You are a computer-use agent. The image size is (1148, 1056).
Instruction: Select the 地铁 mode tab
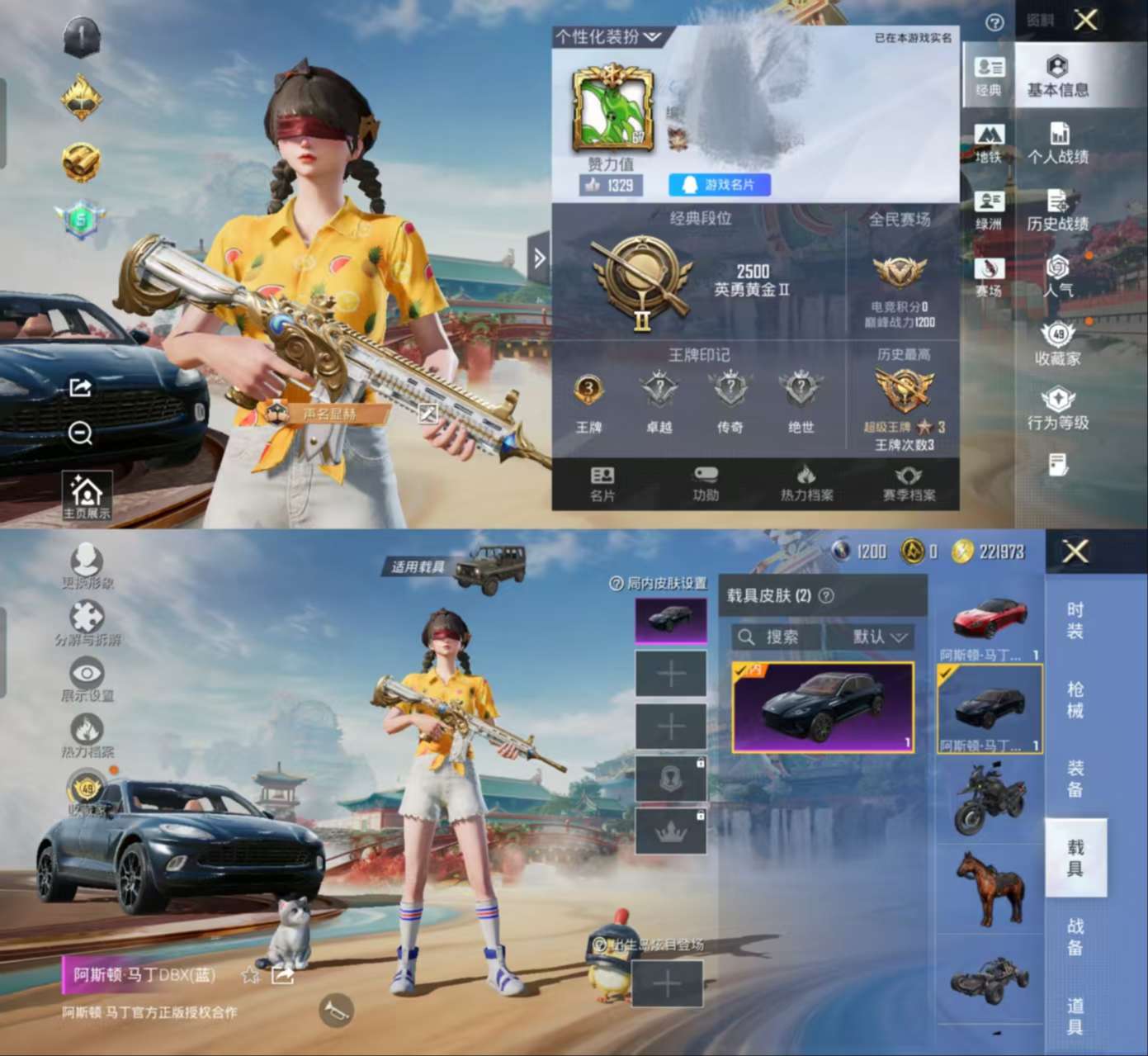tap(988, 143)
